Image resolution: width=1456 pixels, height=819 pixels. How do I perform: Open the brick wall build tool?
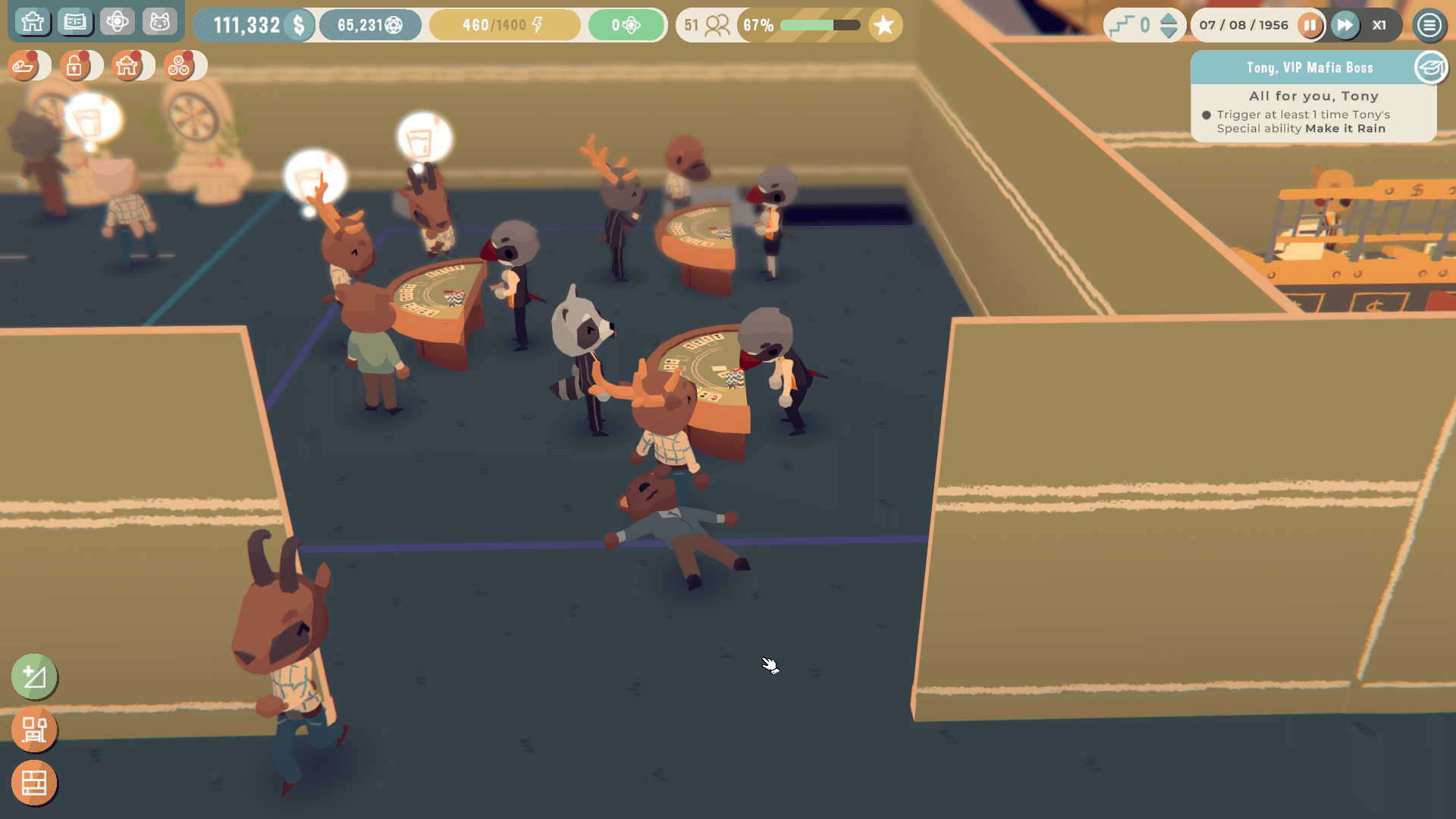[34, 783]
